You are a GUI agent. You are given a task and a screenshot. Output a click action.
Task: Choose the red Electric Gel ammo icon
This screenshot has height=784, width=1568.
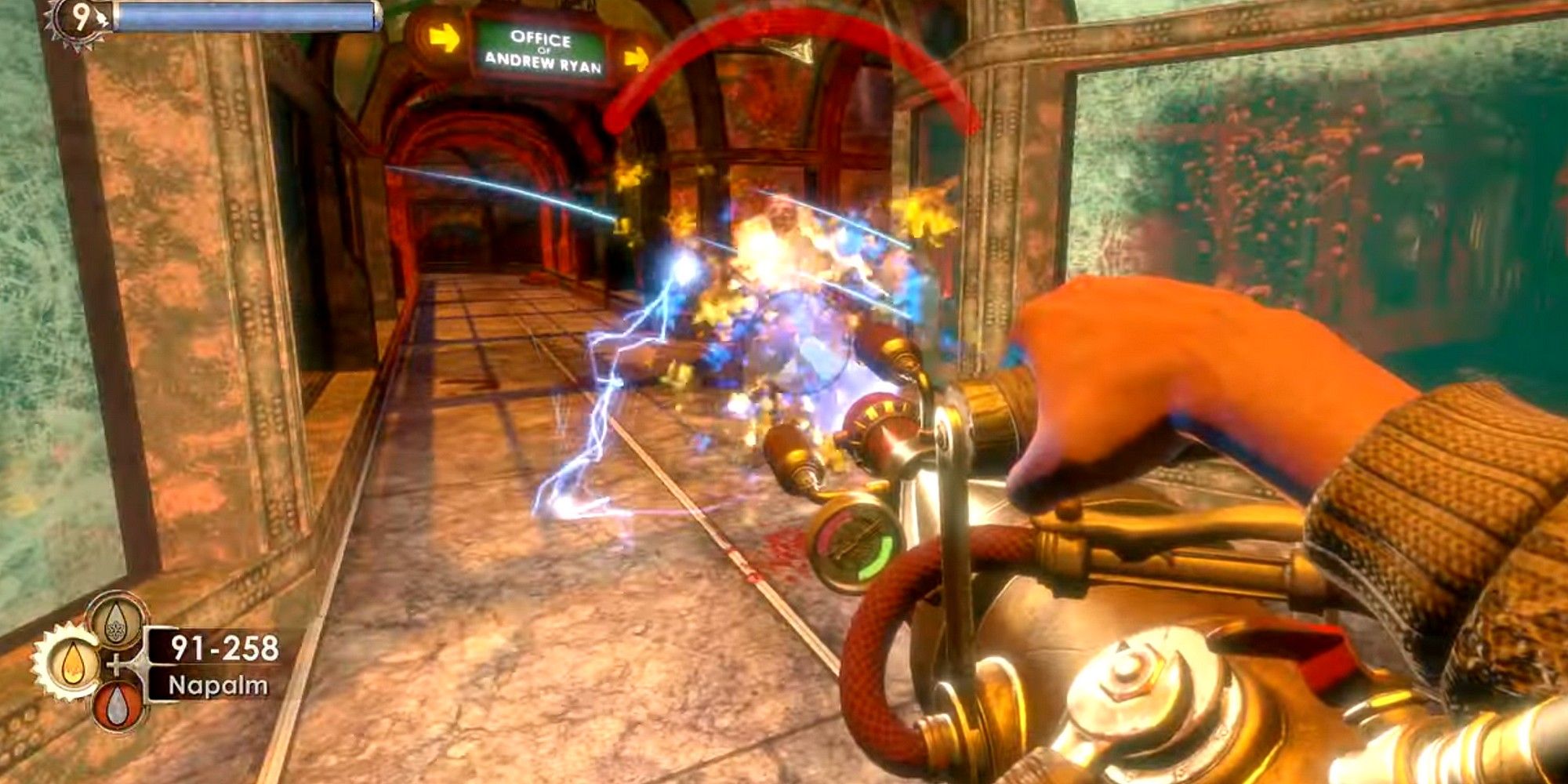coord(117,705)
